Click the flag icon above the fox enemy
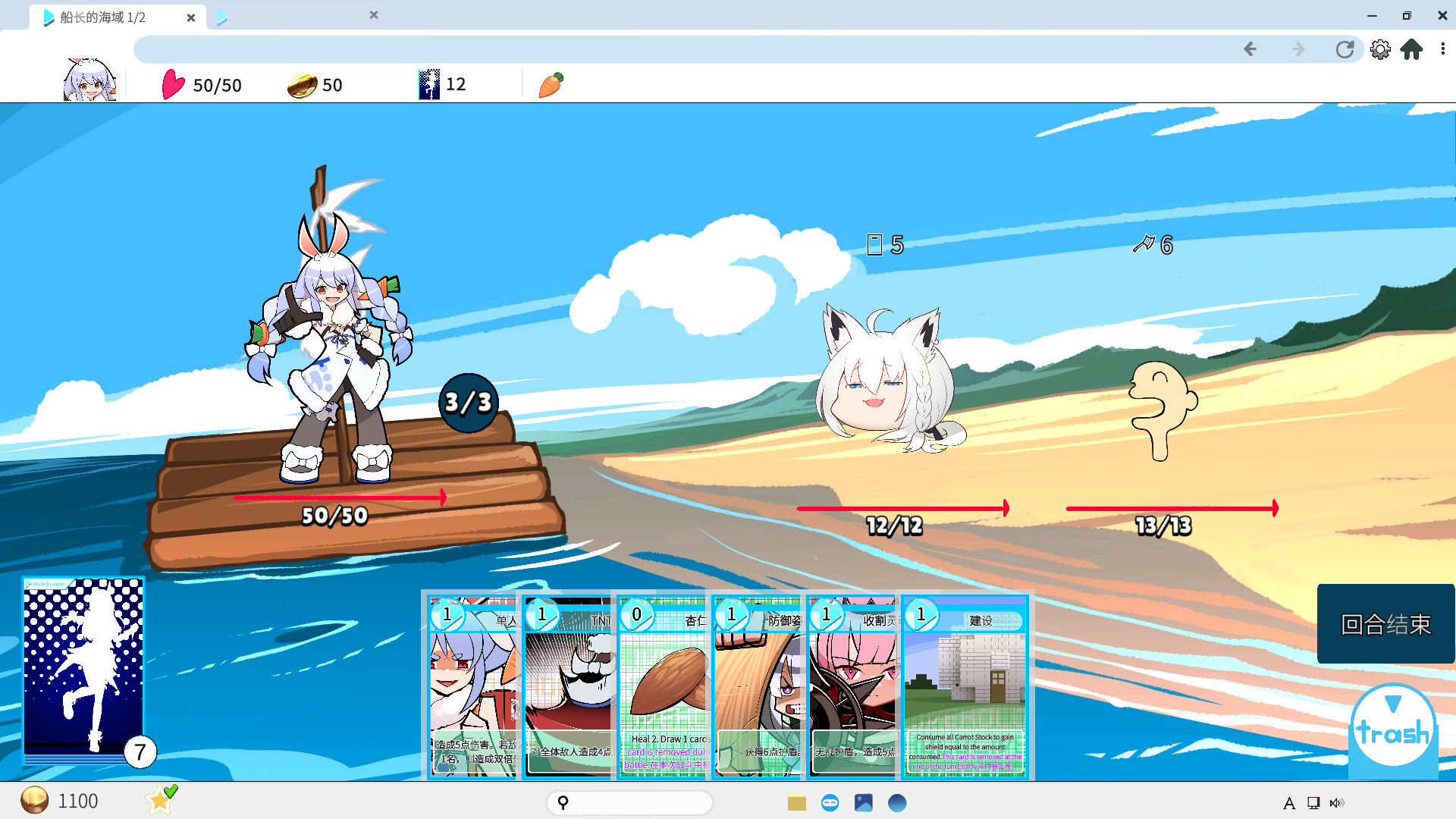Image resolution: width=1456 pixels, height=819 pixels. pos(875,243)
